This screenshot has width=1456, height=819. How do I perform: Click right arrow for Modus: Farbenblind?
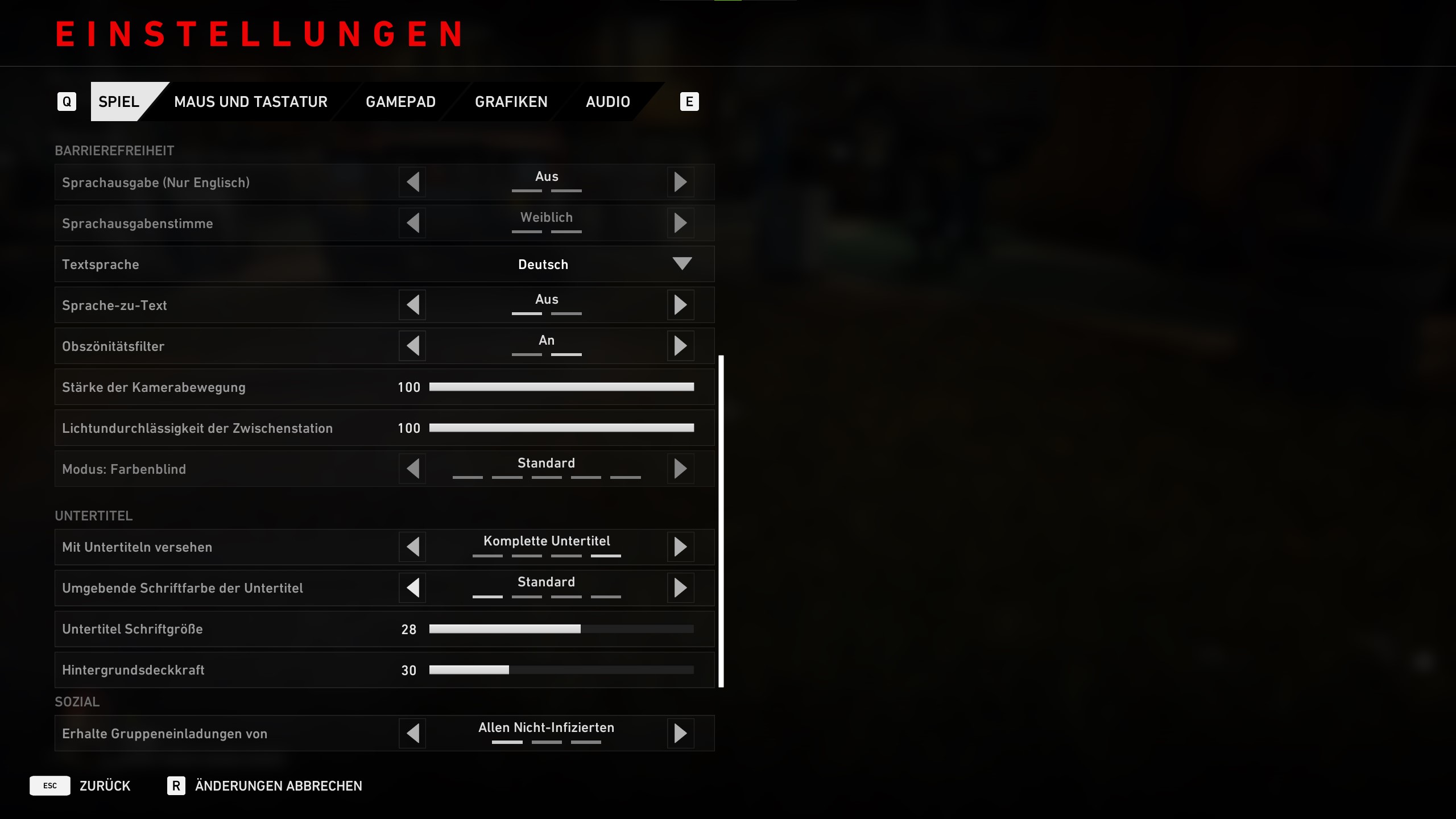point(680,469)
